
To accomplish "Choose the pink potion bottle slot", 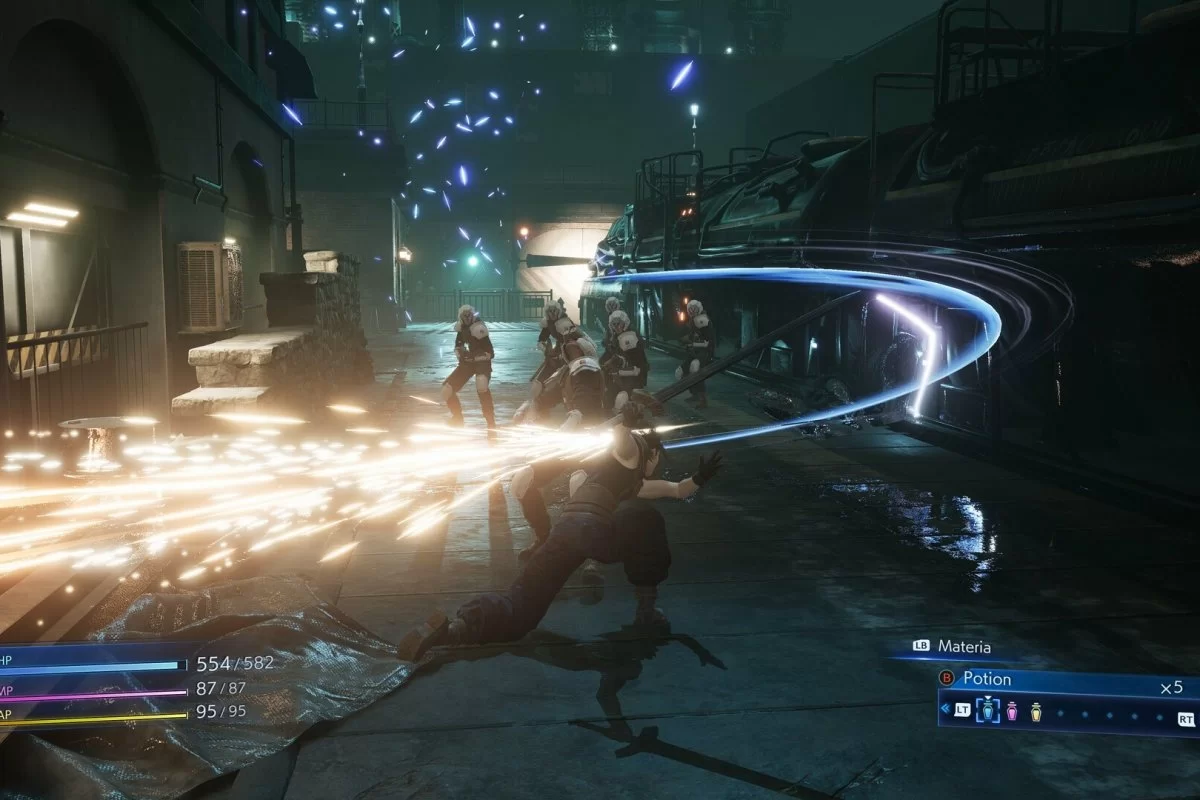I will pos(1011,711).
